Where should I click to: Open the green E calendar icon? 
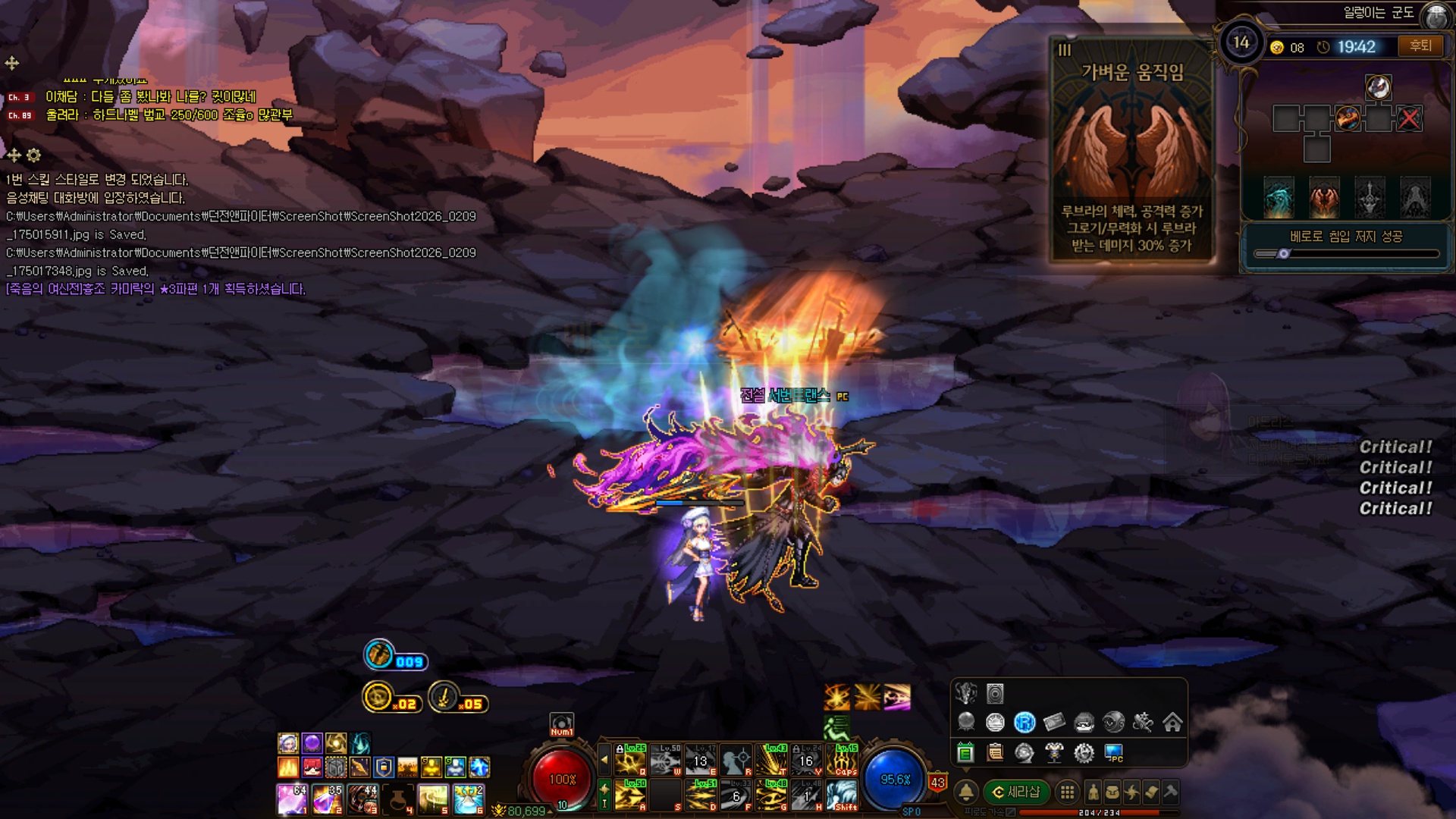click(965, 752)
